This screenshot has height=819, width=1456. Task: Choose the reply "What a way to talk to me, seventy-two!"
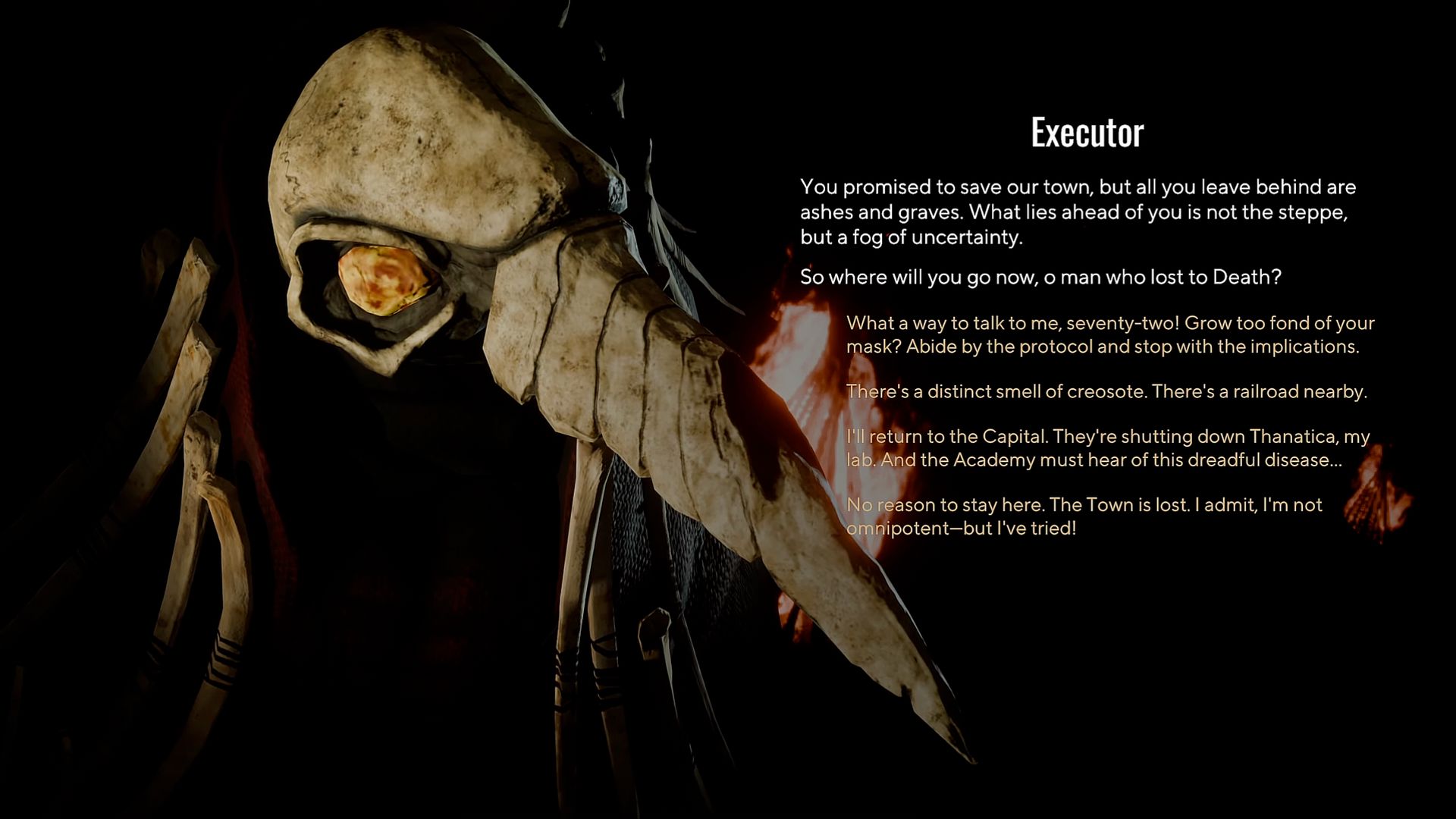tap(1109, 334)
